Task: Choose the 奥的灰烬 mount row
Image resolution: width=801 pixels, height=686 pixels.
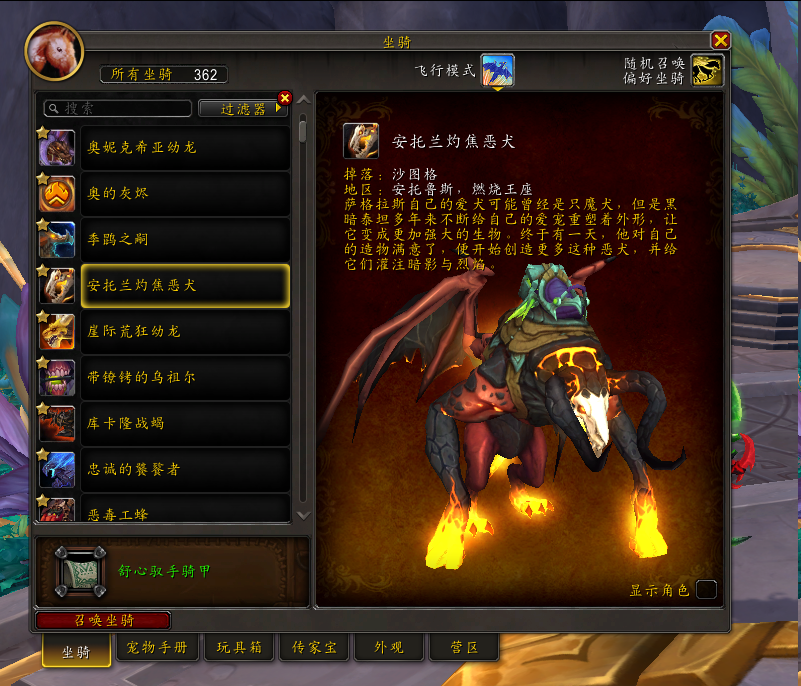Action: [x=165, y=193]
